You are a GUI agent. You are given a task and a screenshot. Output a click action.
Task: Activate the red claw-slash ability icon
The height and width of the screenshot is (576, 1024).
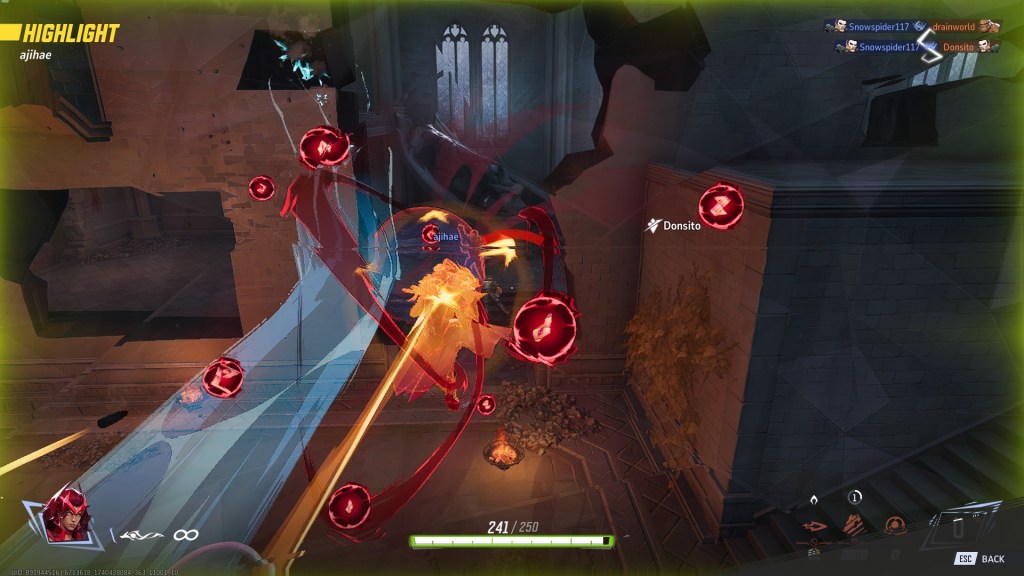855,525
